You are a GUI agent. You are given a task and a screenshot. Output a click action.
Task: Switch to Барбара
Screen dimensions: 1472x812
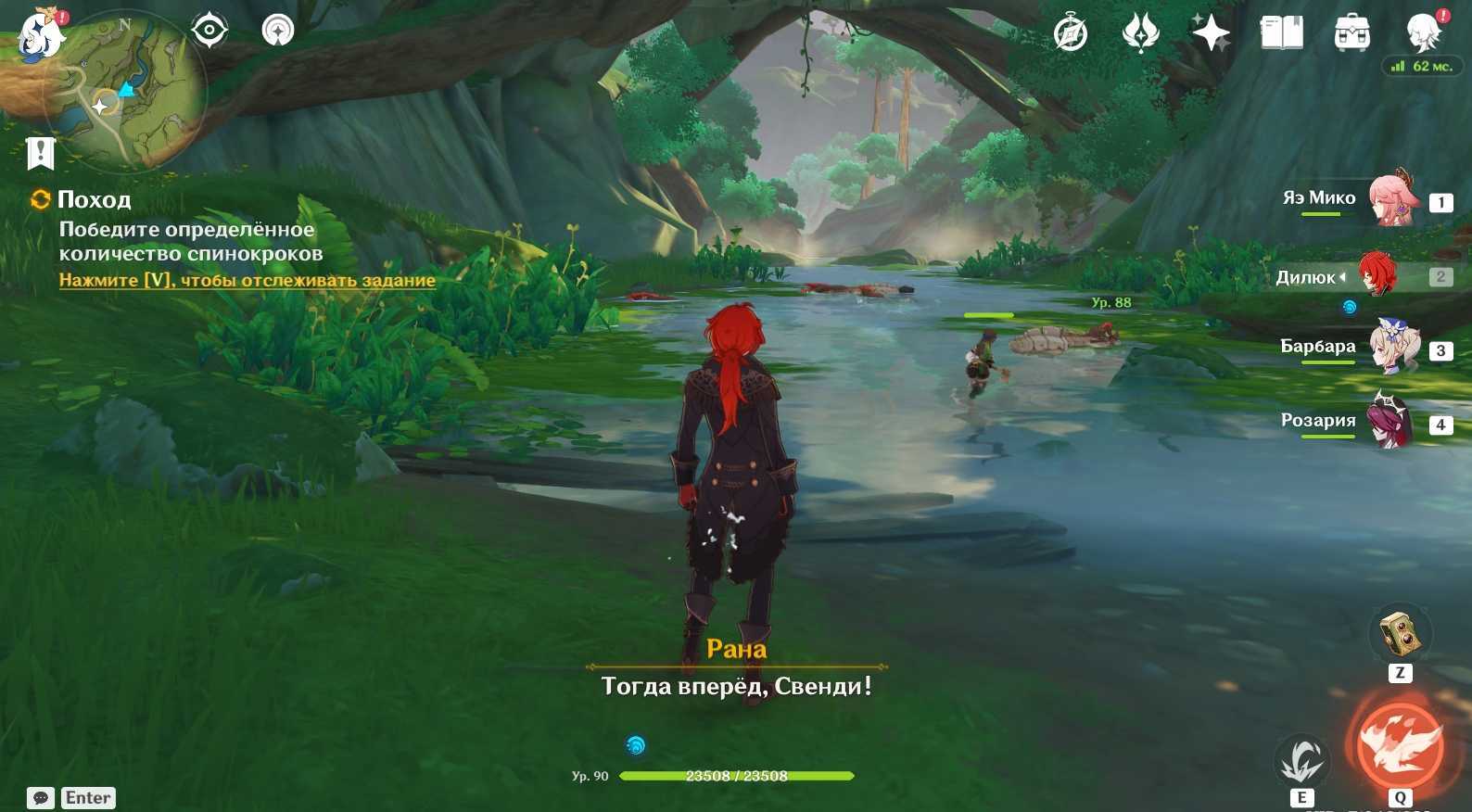tap(1393, 348)
